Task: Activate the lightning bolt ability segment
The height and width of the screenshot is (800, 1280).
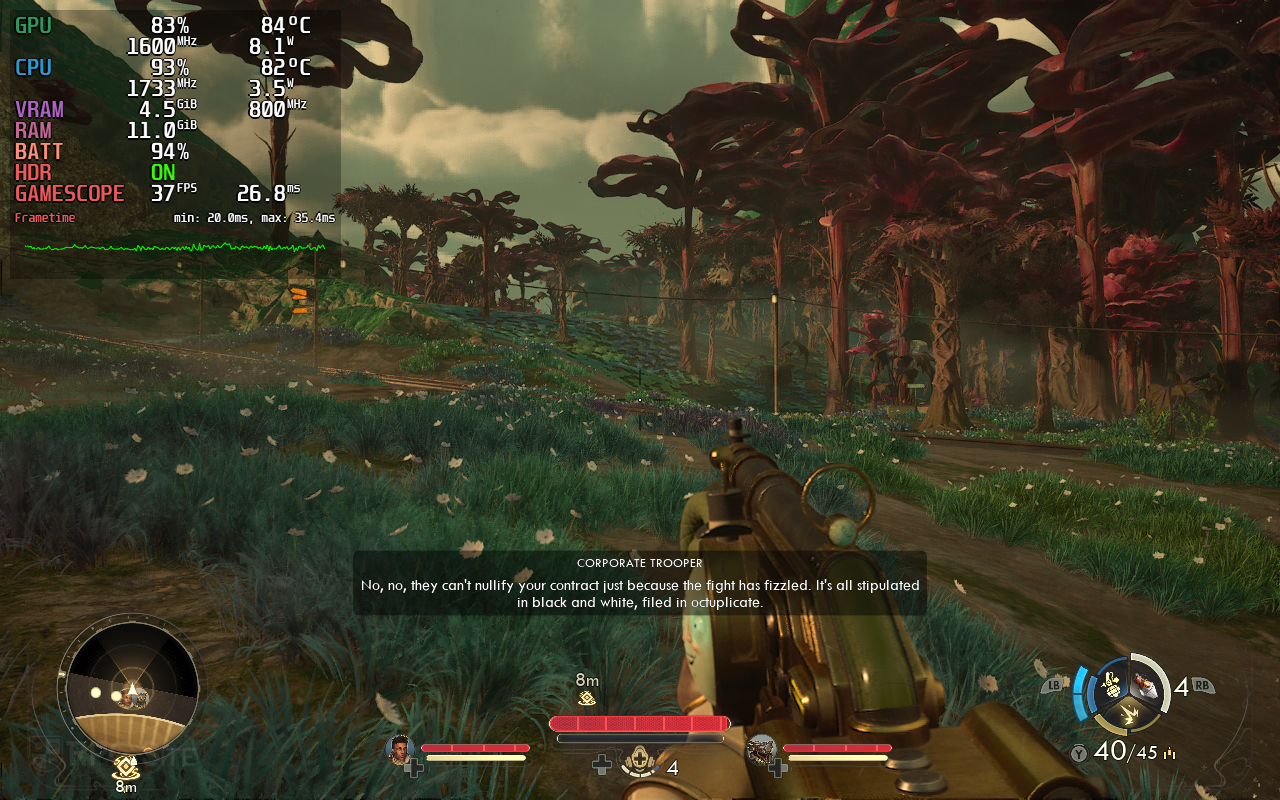Action: click(x=1129, y=715)
